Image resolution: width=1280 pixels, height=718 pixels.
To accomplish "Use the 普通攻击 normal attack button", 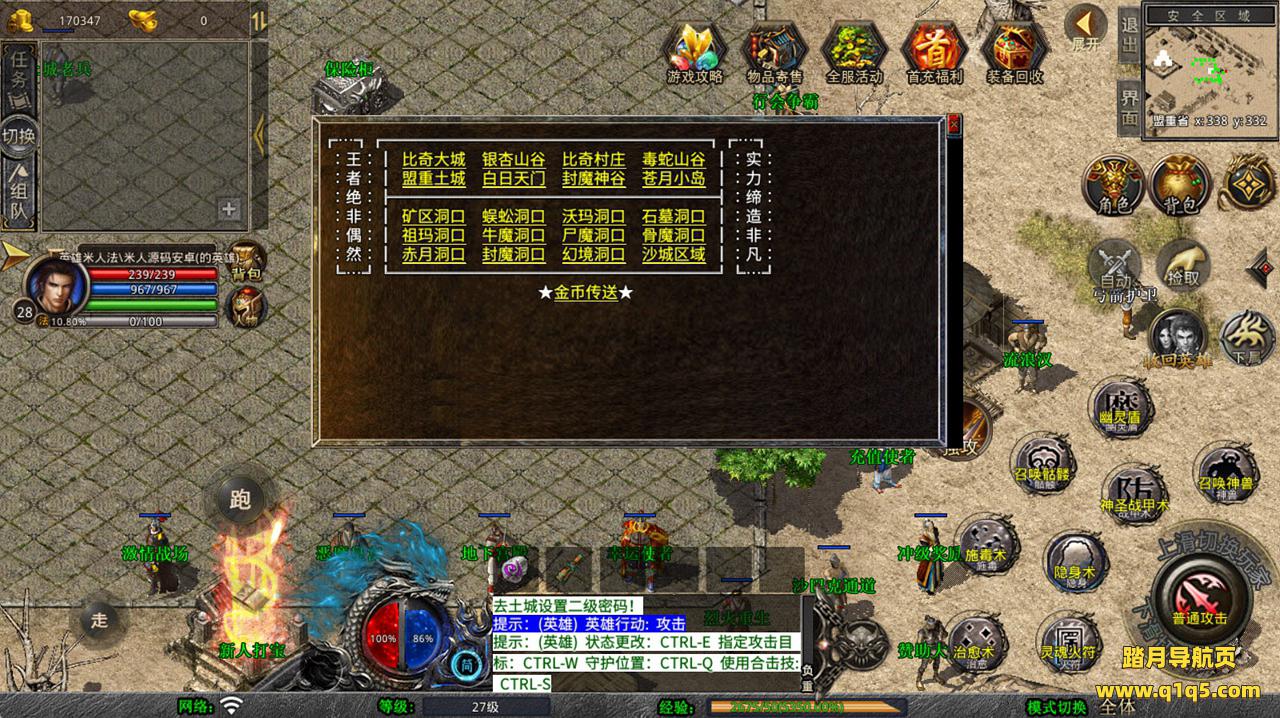I will pos(1199,595).
